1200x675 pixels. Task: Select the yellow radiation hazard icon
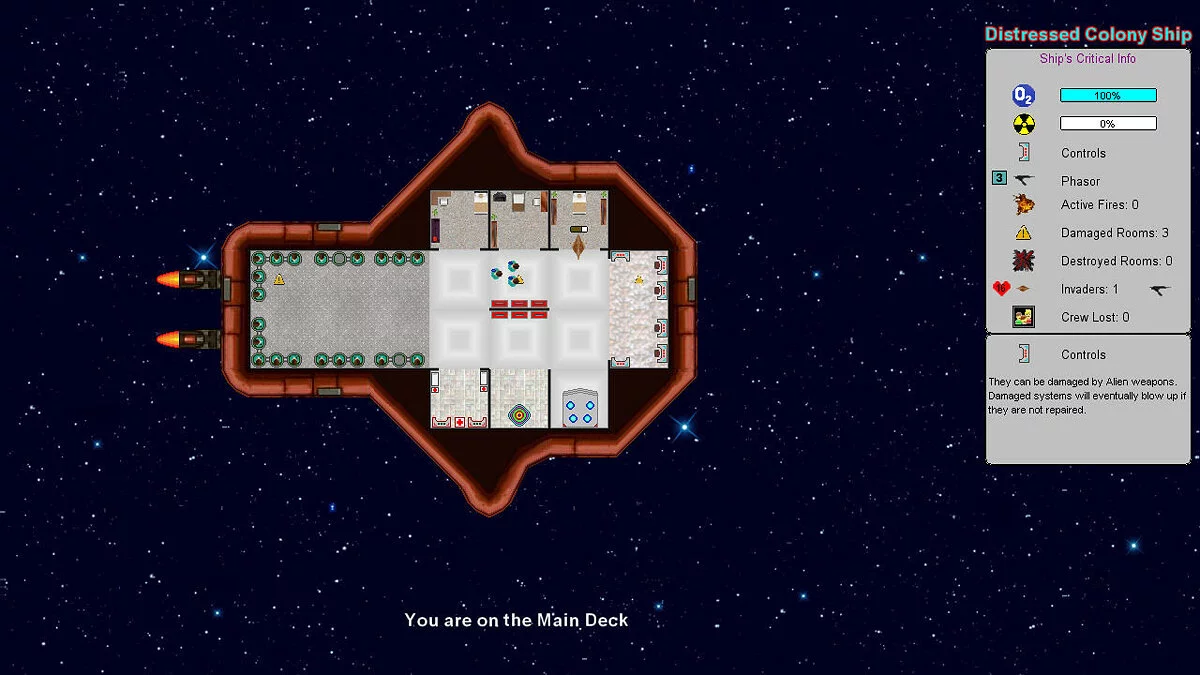(1024, 124)
